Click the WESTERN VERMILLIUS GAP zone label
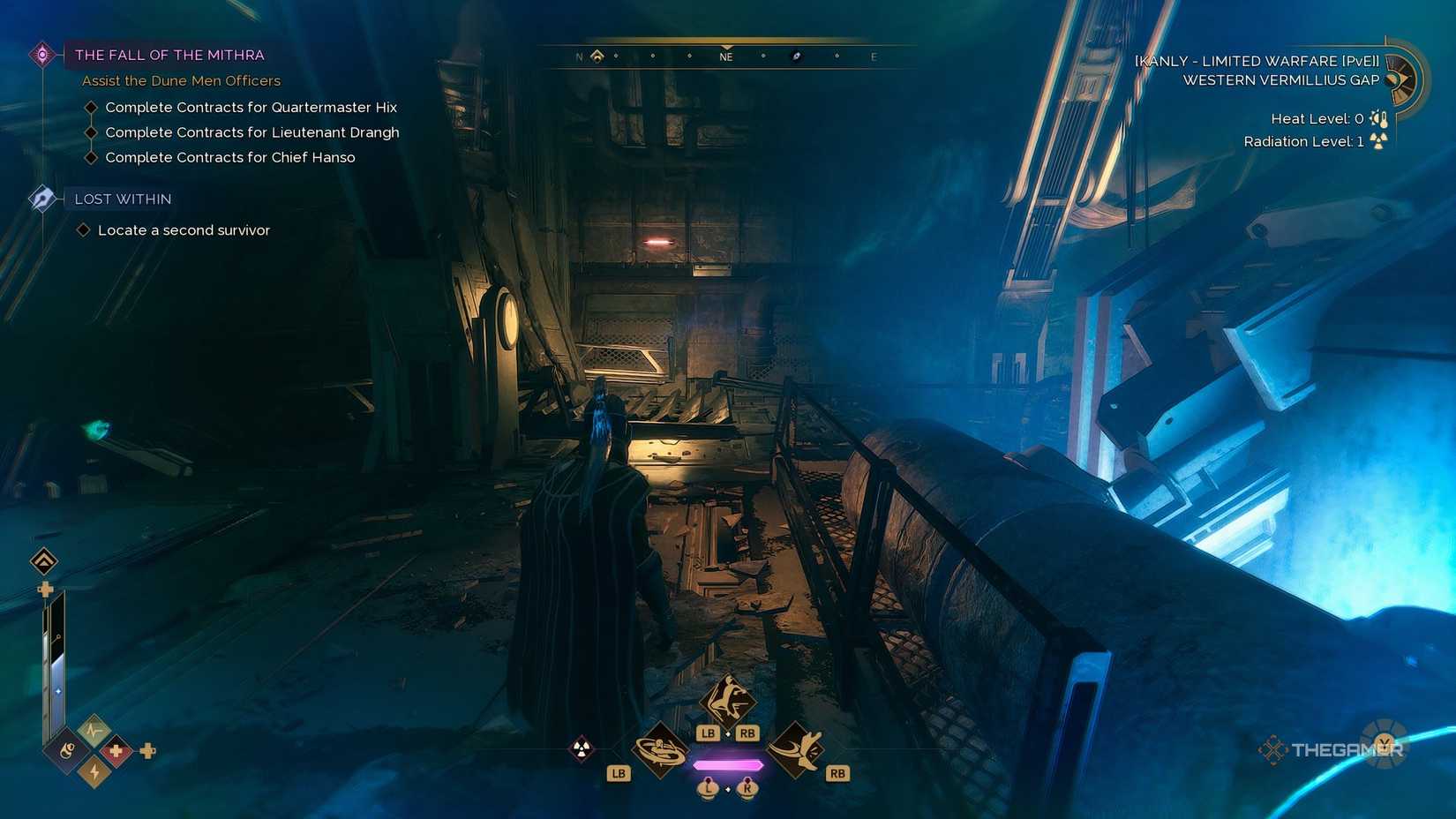 [x=1280, y=79]
